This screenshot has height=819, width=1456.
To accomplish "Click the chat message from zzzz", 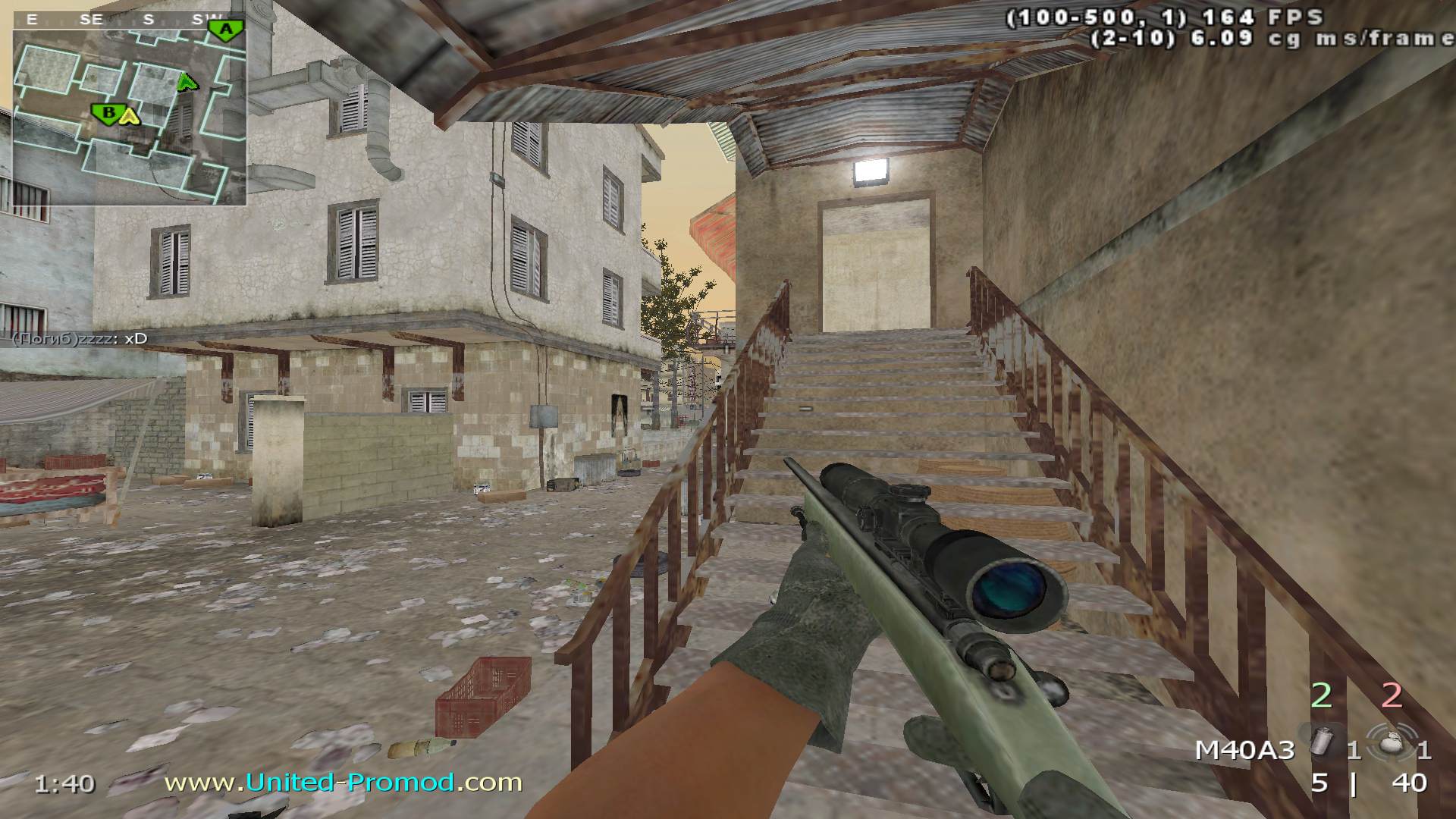I will [x=80, y=338].
